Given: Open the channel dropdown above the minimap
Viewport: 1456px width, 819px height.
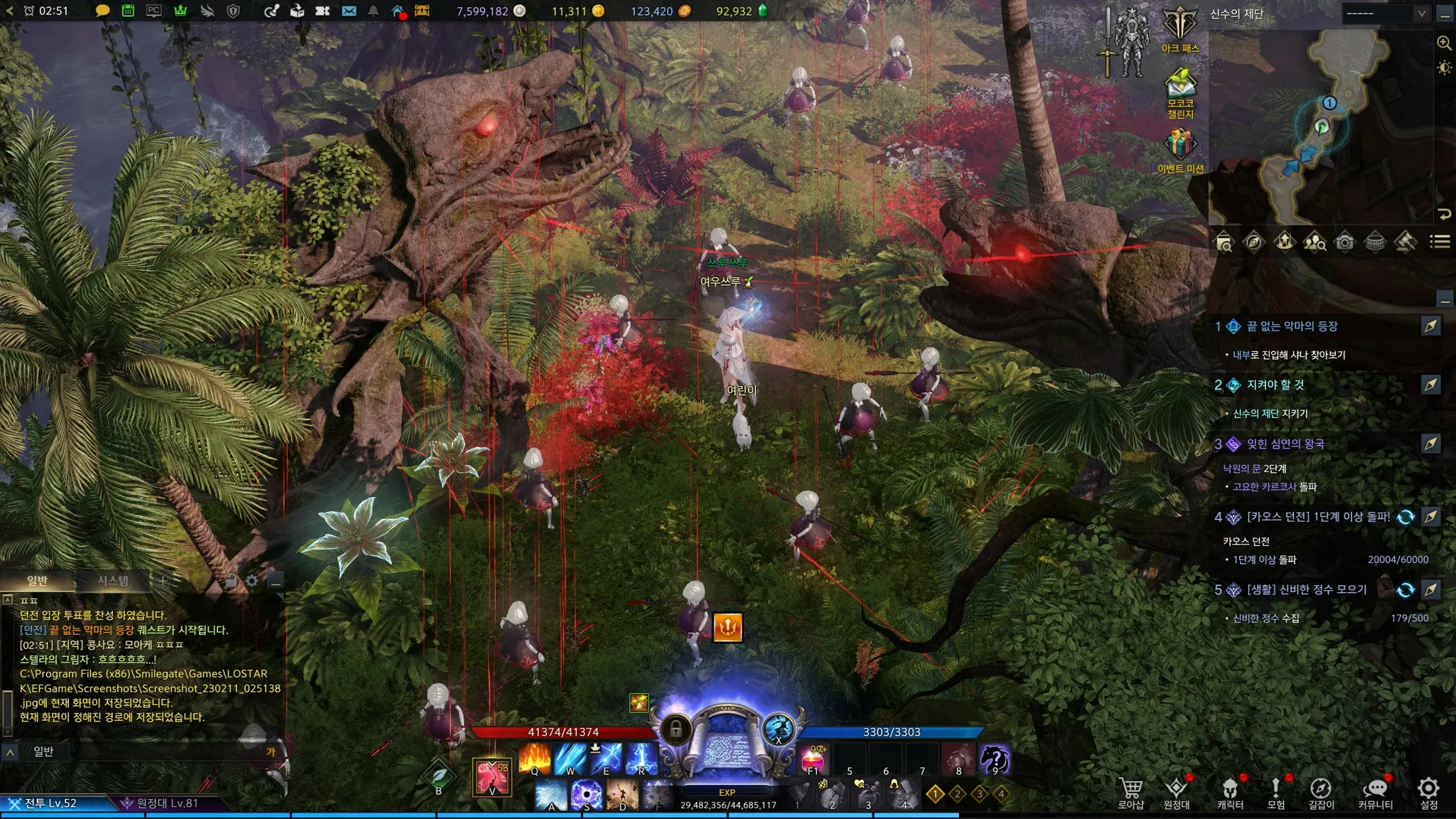Looking at the screenshot, I should [1386, 14].
